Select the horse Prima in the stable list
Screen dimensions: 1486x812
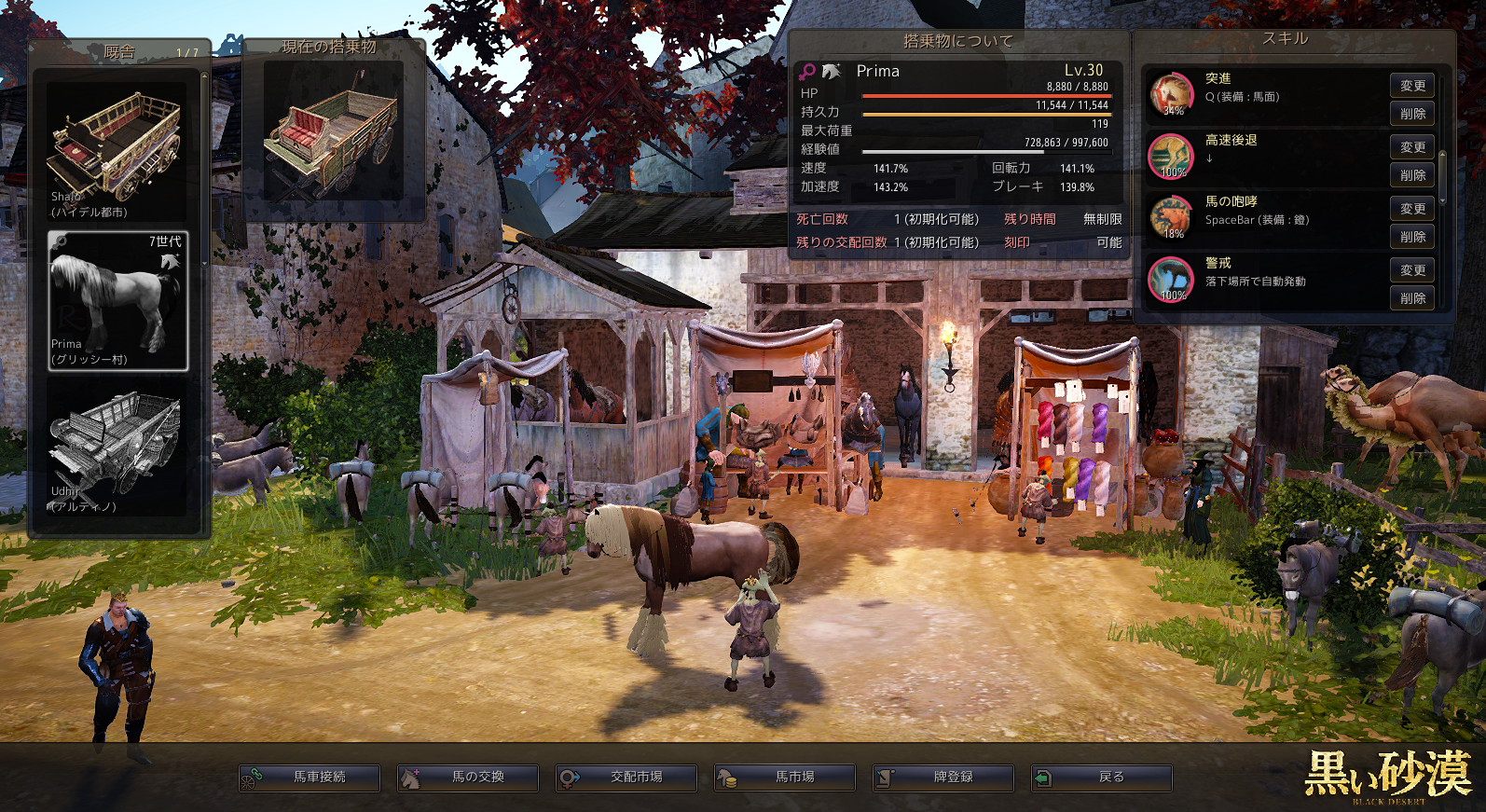pyautogui.click(x=118, y=300)
